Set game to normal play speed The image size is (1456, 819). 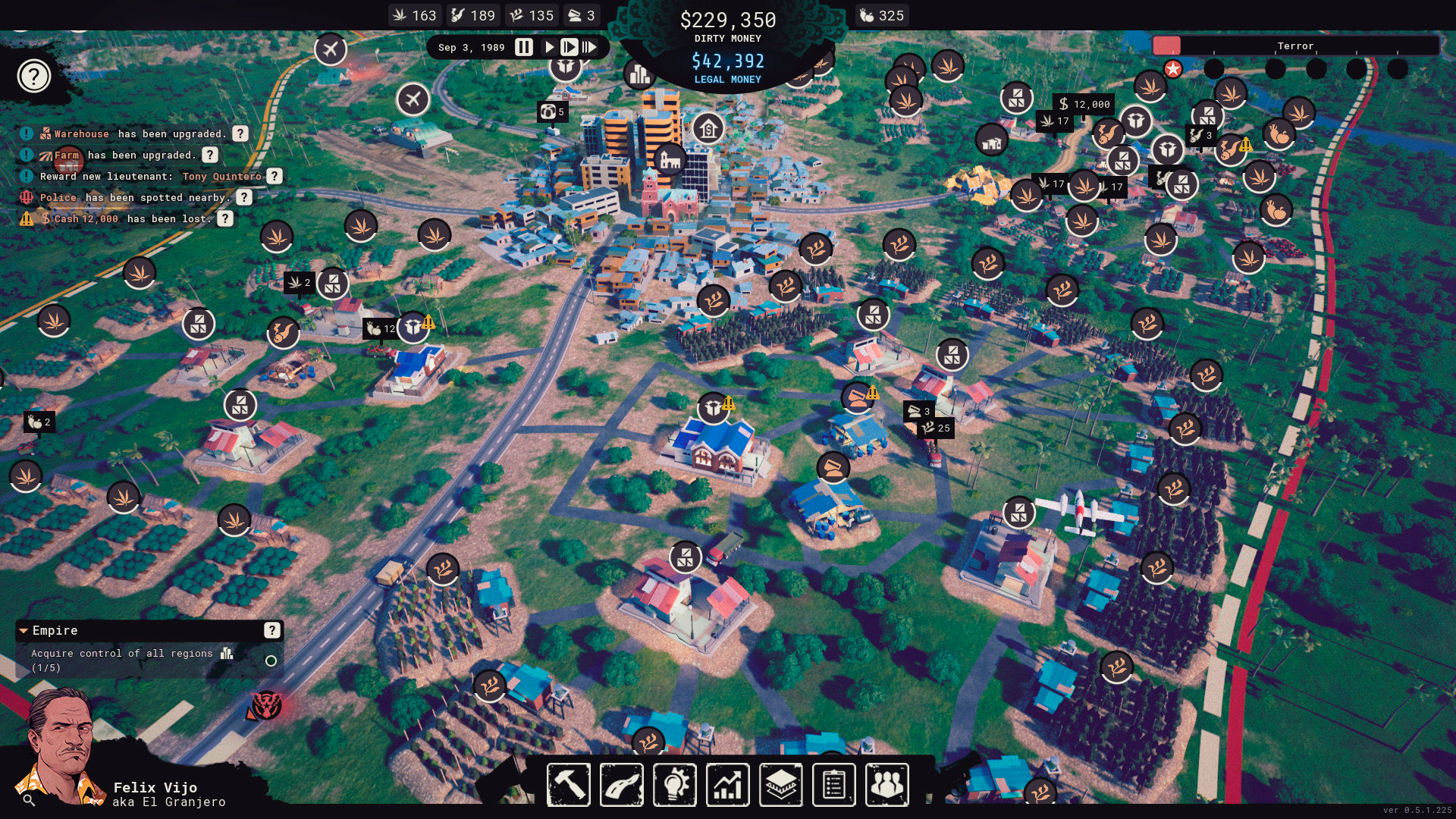tap(549, 47)
